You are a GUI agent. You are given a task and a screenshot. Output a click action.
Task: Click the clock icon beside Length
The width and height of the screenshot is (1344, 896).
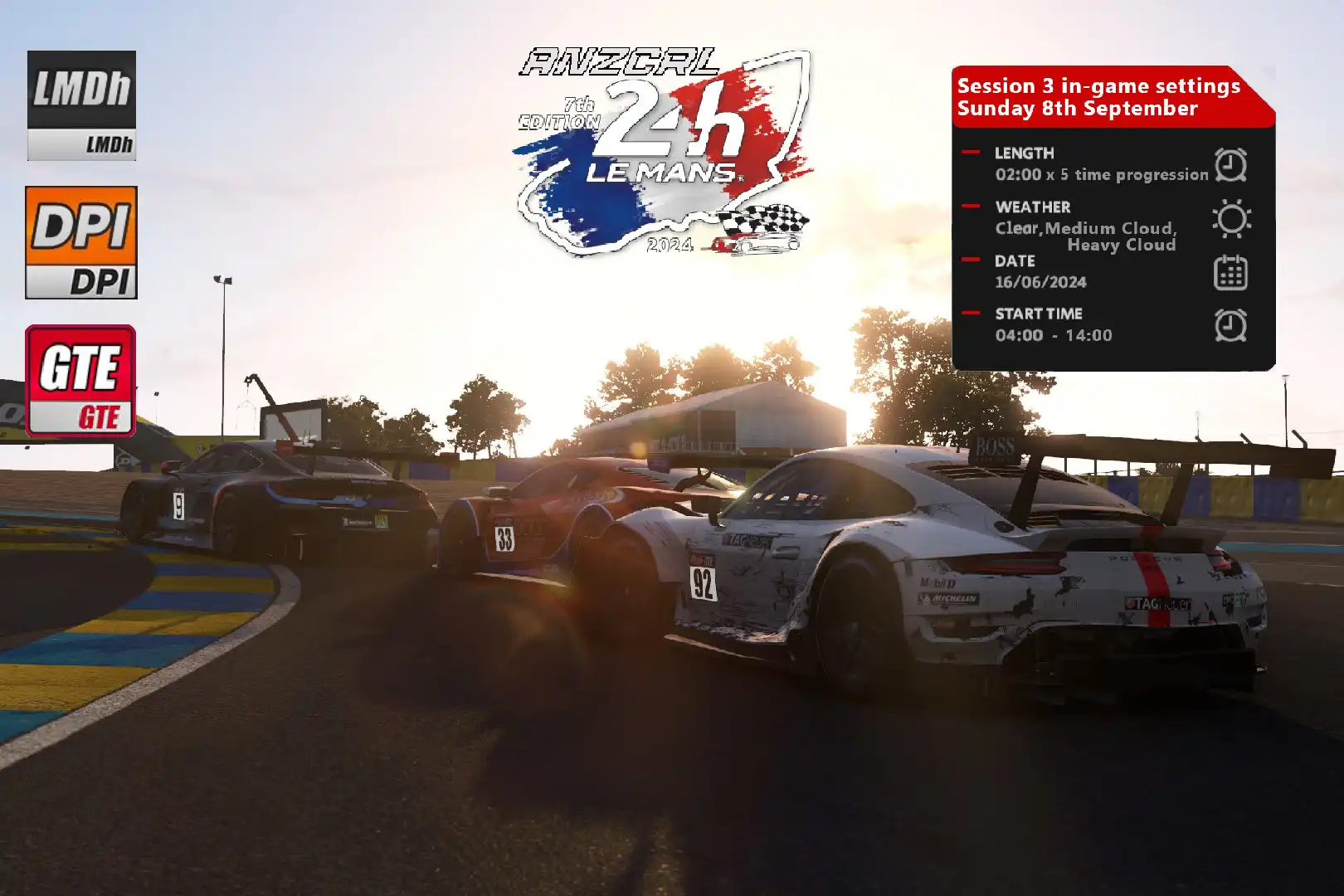click(x=1230, y=164)
